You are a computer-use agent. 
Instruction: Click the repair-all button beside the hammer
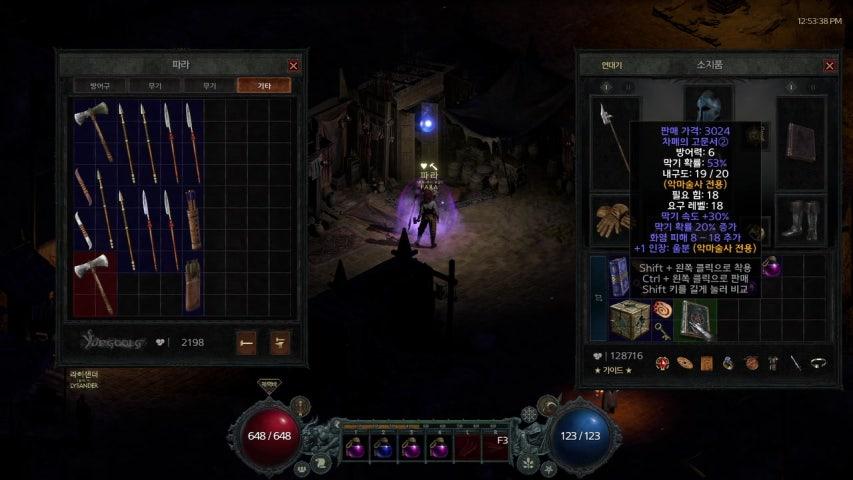tap(280, 342)
